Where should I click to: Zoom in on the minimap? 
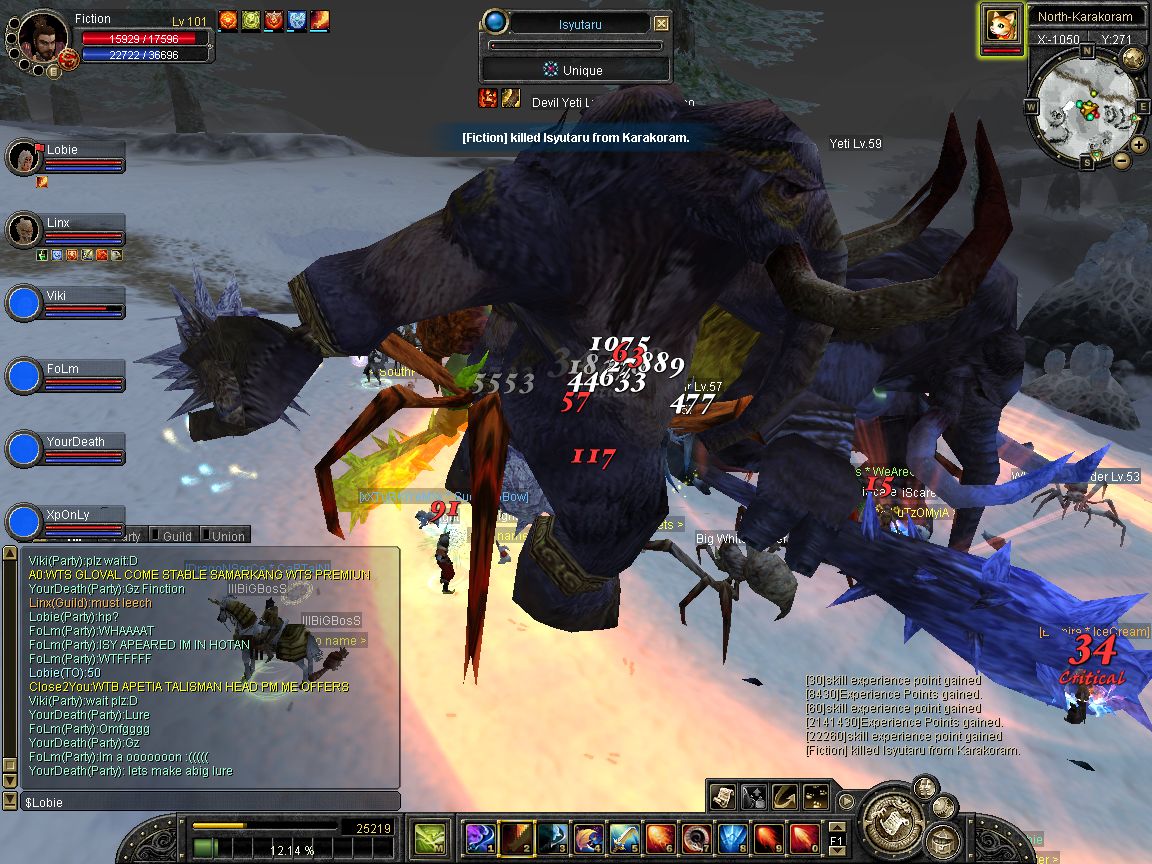pos(1137,146)
